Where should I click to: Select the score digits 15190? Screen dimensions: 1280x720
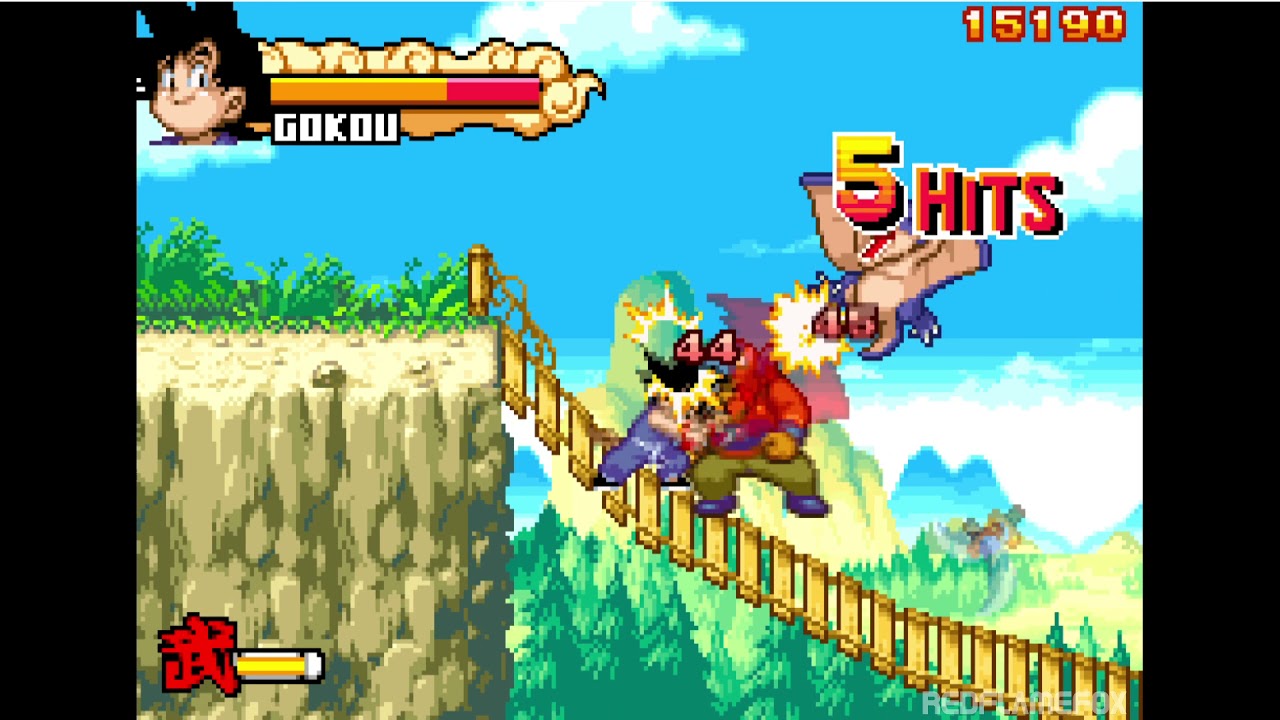pyautogui.click(x=1043, y=22)
